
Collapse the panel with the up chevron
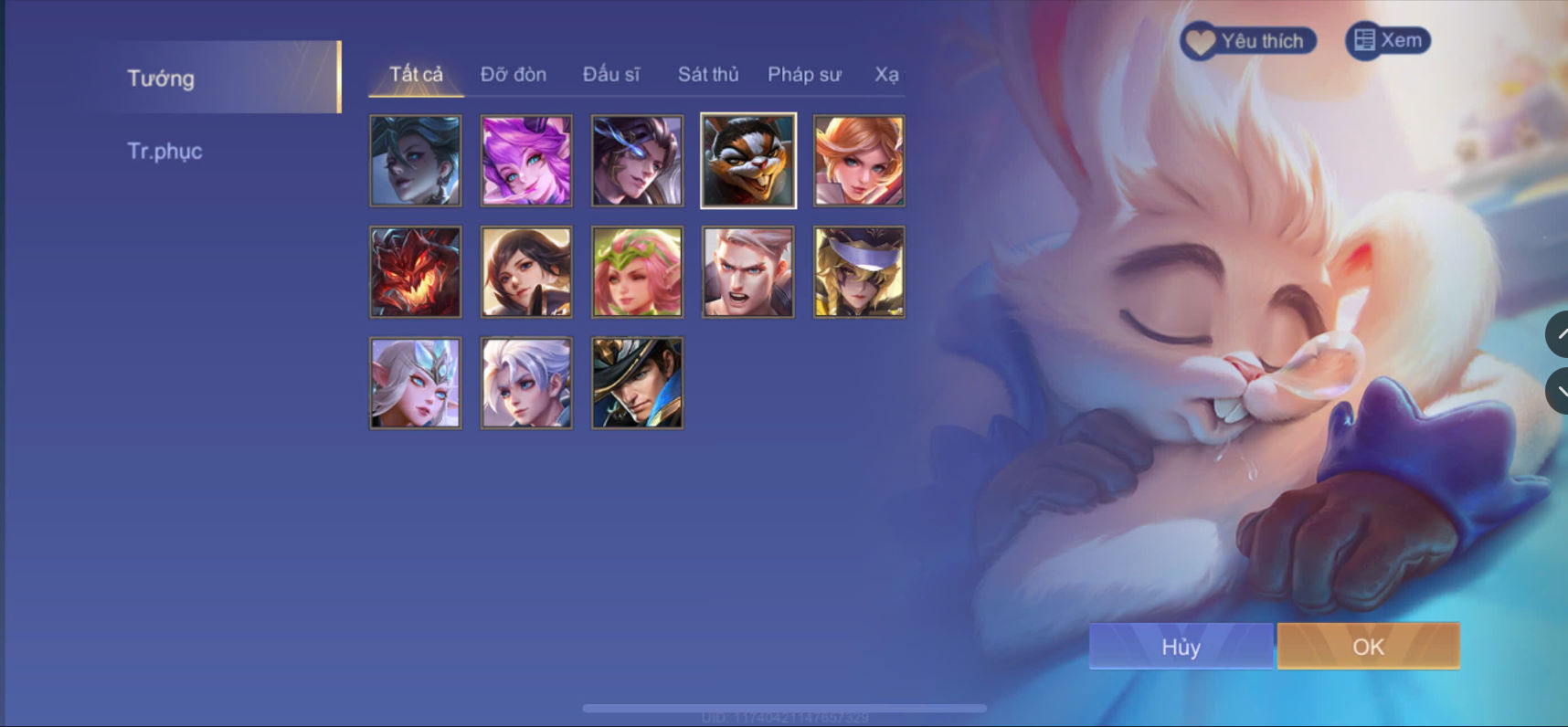(1559, 334)
